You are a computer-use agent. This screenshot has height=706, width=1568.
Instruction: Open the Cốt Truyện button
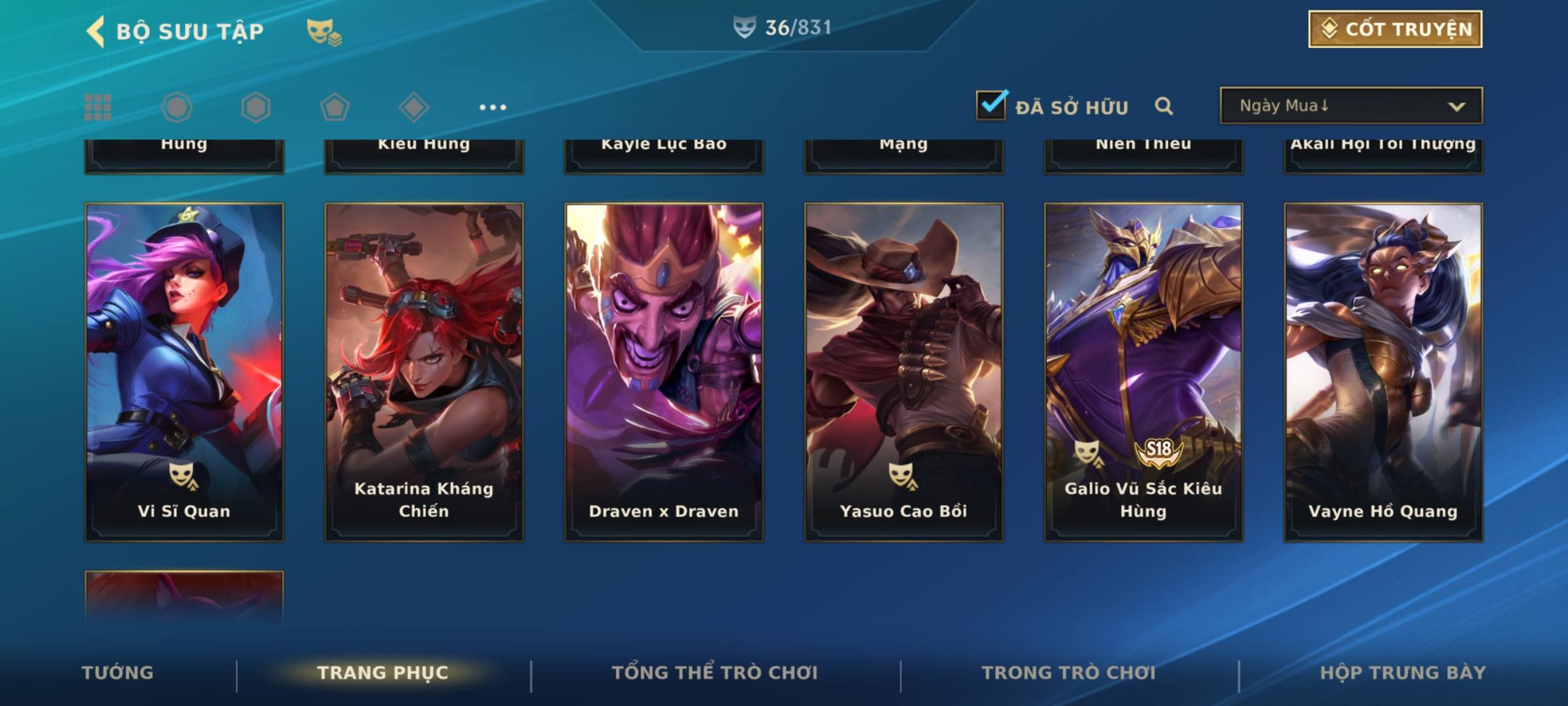click(1395, 29)
